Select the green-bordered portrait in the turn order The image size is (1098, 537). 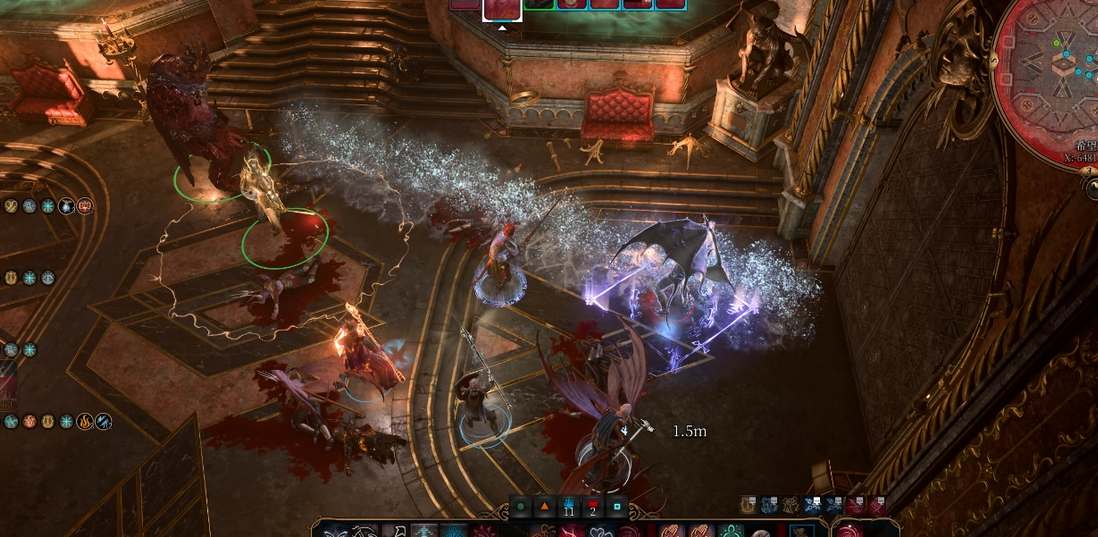539,4
